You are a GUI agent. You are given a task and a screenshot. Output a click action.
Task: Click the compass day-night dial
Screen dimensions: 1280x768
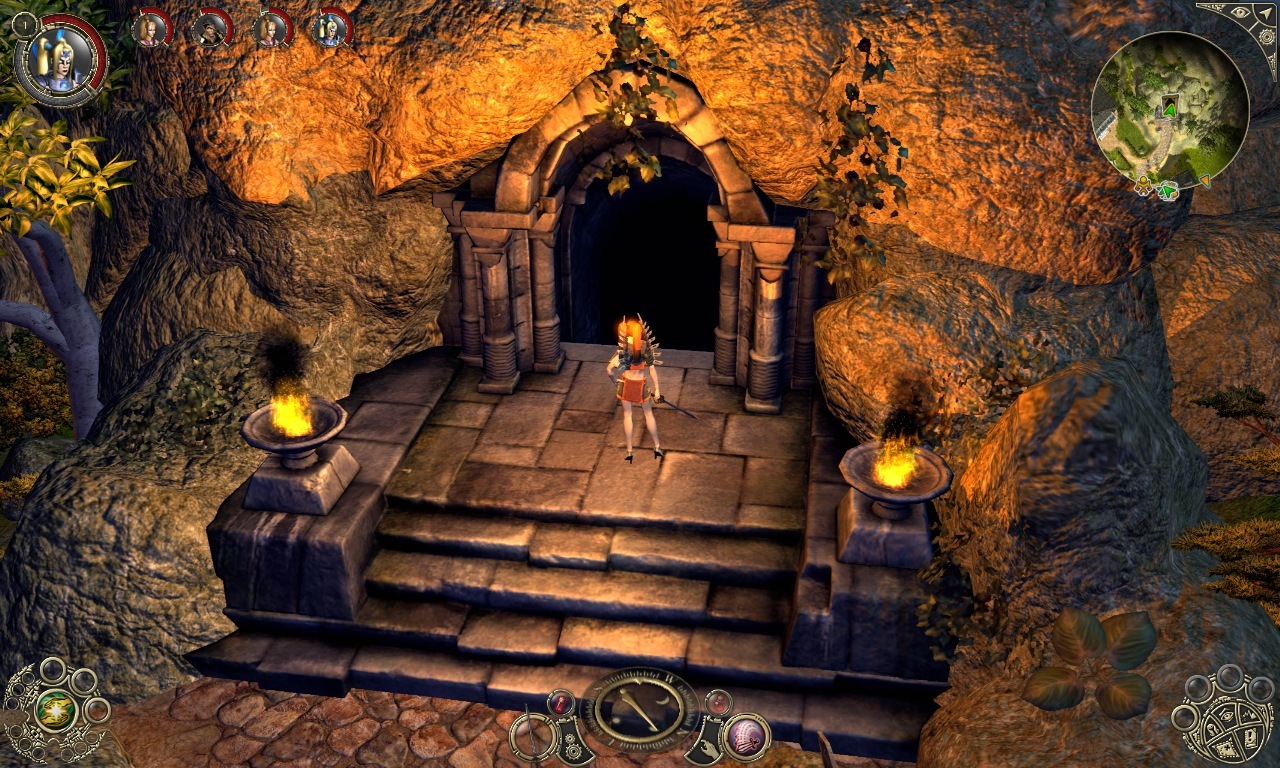(640, 710)
